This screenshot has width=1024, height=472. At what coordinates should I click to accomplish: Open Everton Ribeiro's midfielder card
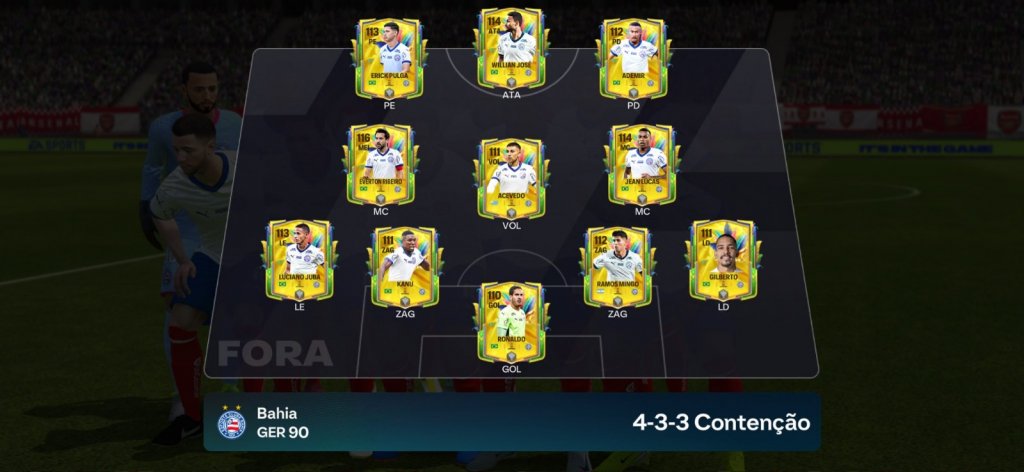pos(380,164)
